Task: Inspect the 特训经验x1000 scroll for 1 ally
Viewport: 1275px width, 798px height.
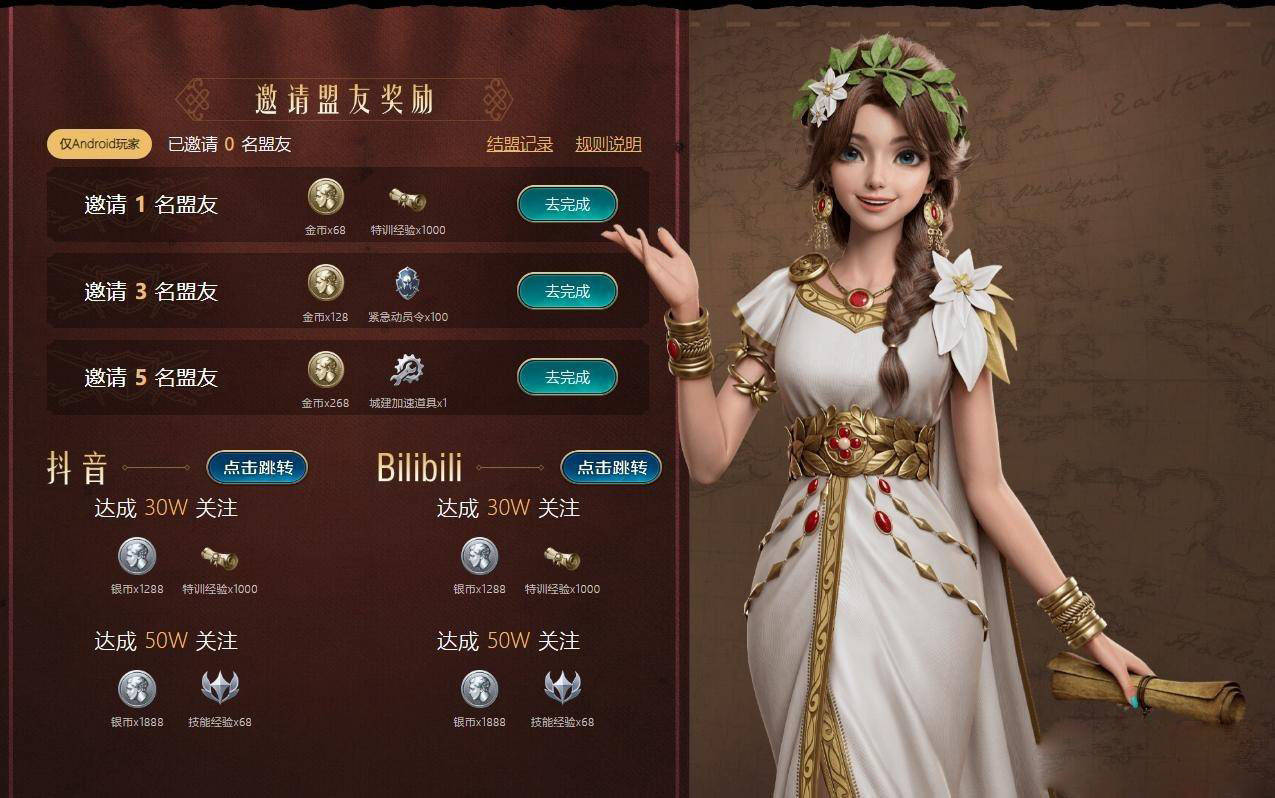Action: pos(407,199)
